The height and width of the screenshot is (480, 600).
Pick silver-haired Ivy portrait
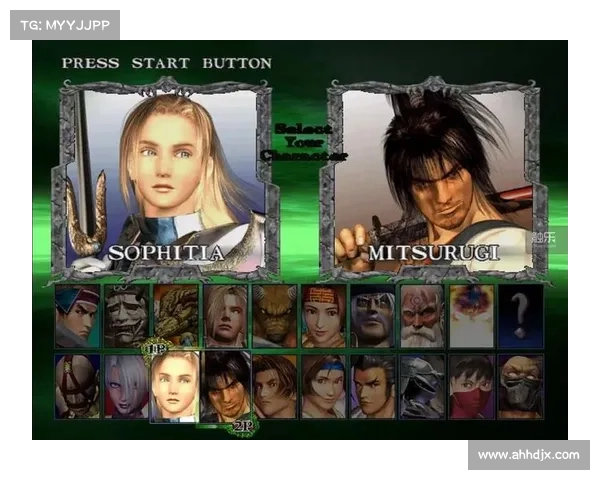click(126, 386)
